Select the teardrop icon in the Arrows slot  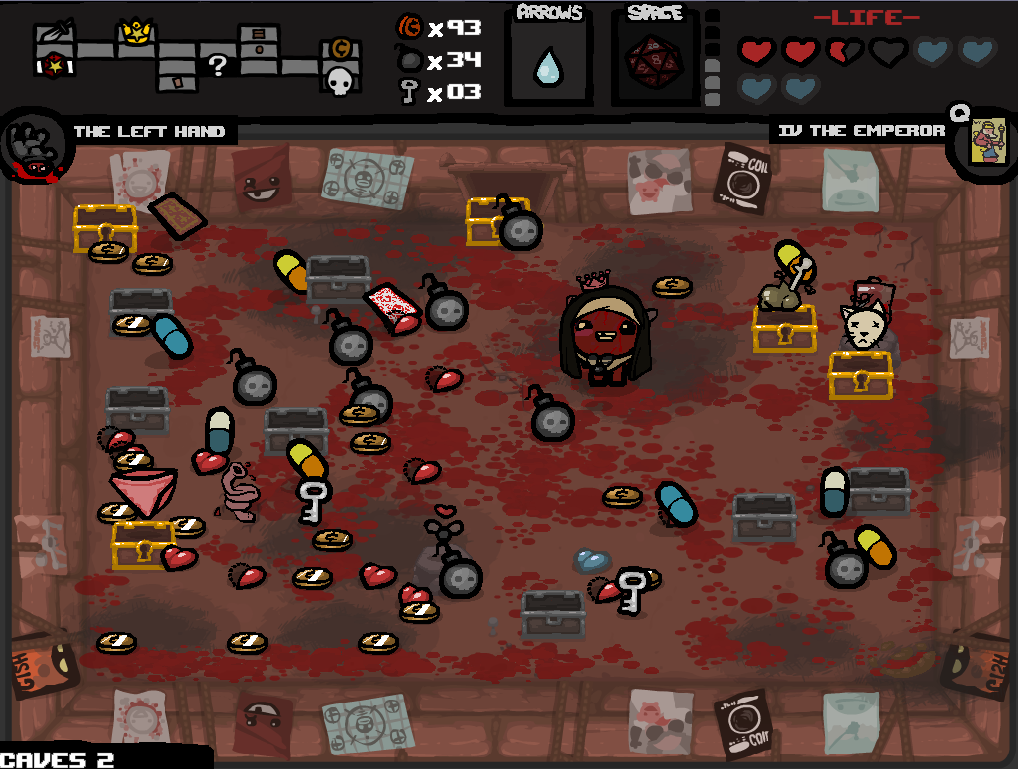[x=547, y=67]
